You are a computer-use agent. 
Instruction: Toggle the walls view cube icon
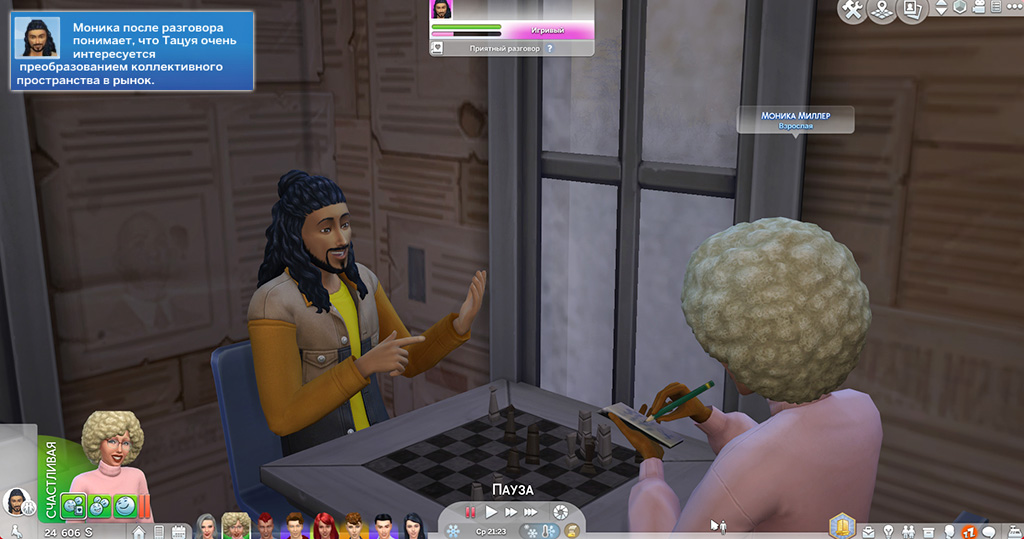click(x=959, y=8)
